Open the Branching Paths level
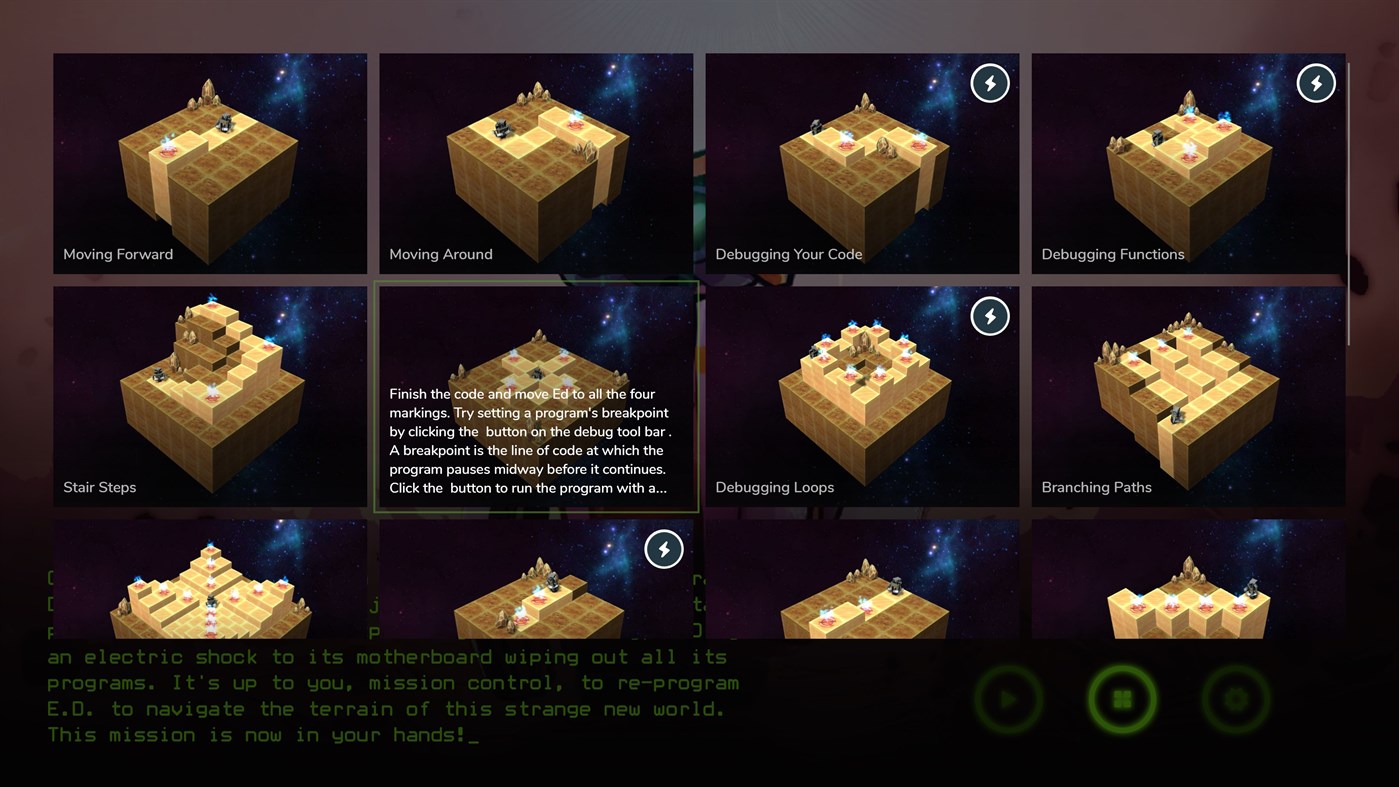 (x=1188, y=396)
